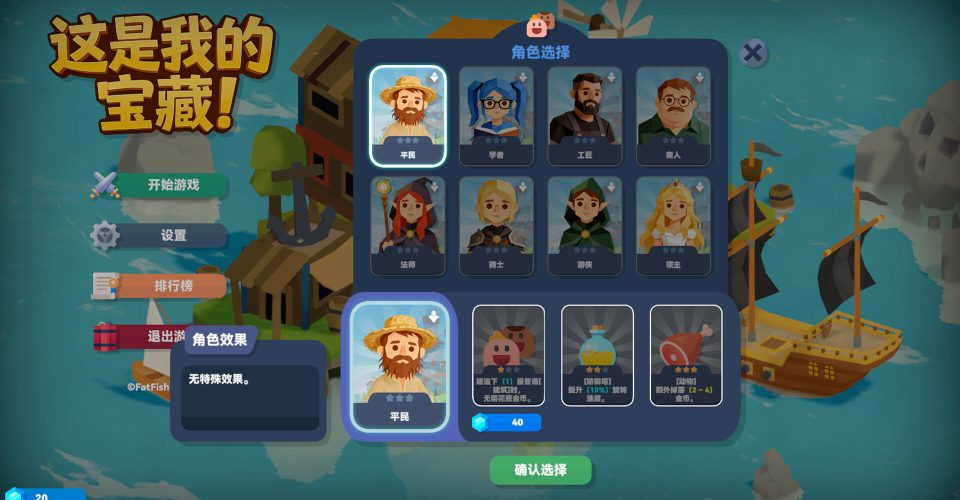This screenshot has width=960, height=500.
Task: Close the character selection panel
Action: click(x=754, y=53)
